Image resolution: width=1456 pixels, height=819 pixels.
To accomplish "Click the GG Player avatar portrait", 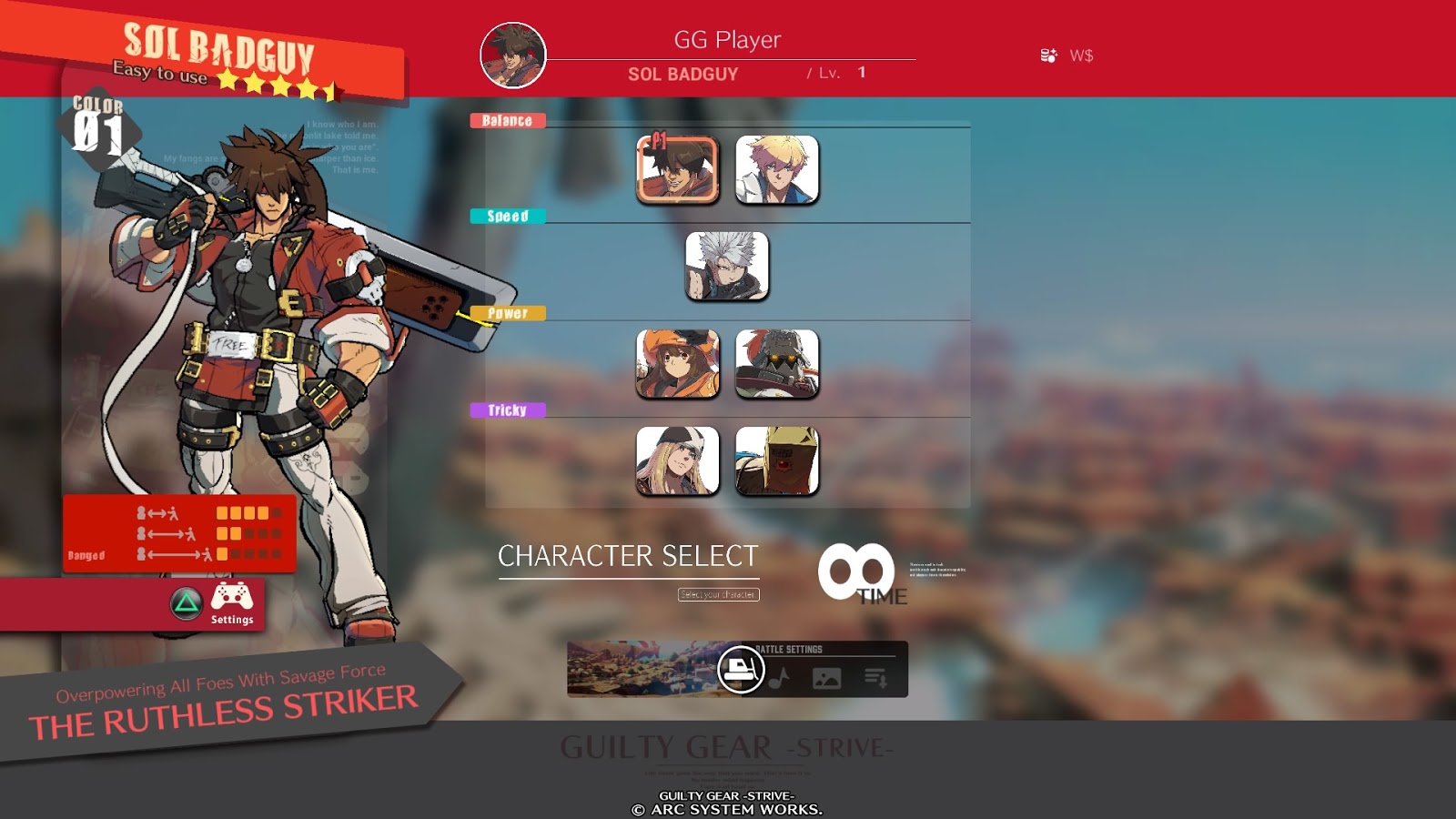I will [514, 56].
